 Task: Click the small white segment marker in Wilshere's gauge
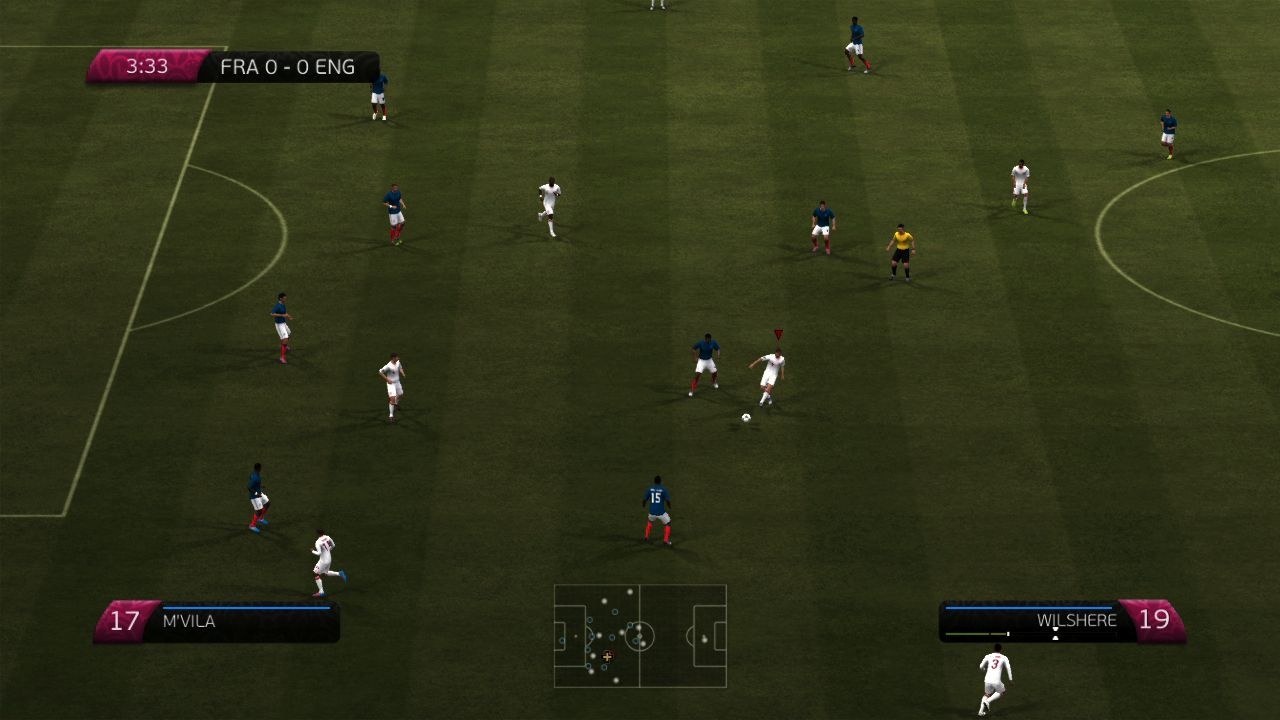(1008, 633)
